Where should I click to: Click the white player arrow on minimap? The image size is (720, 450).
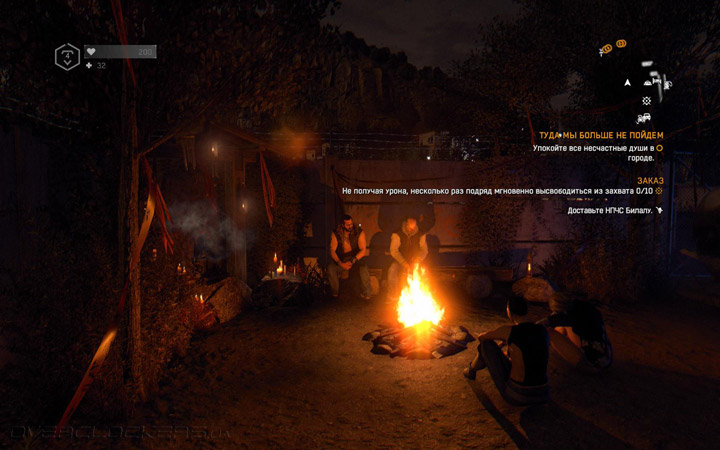pos(628,83)
